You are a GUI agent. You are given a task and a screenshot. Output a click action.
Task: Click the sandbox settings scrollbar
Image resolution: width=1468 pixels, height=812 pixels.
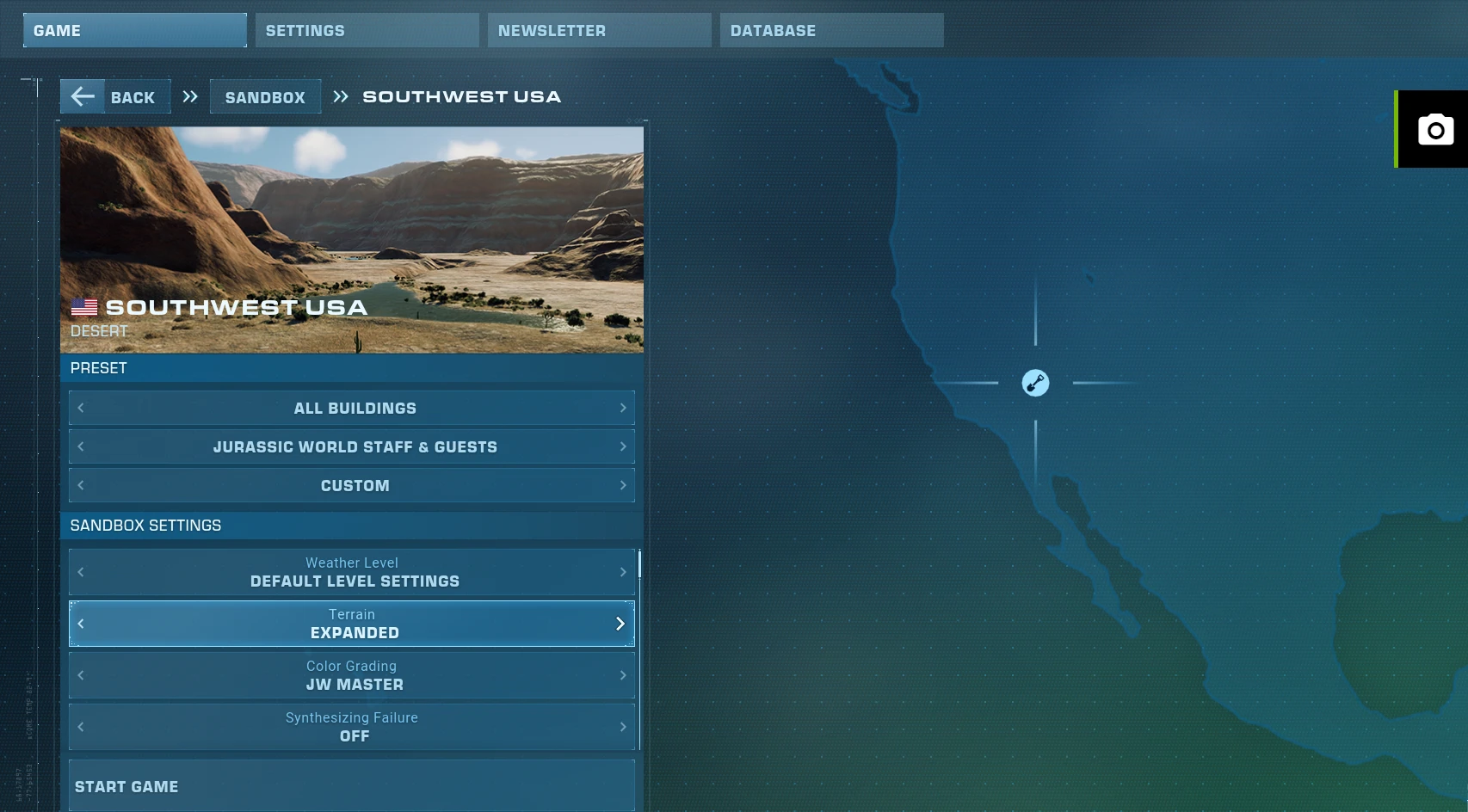pos(639,564)
